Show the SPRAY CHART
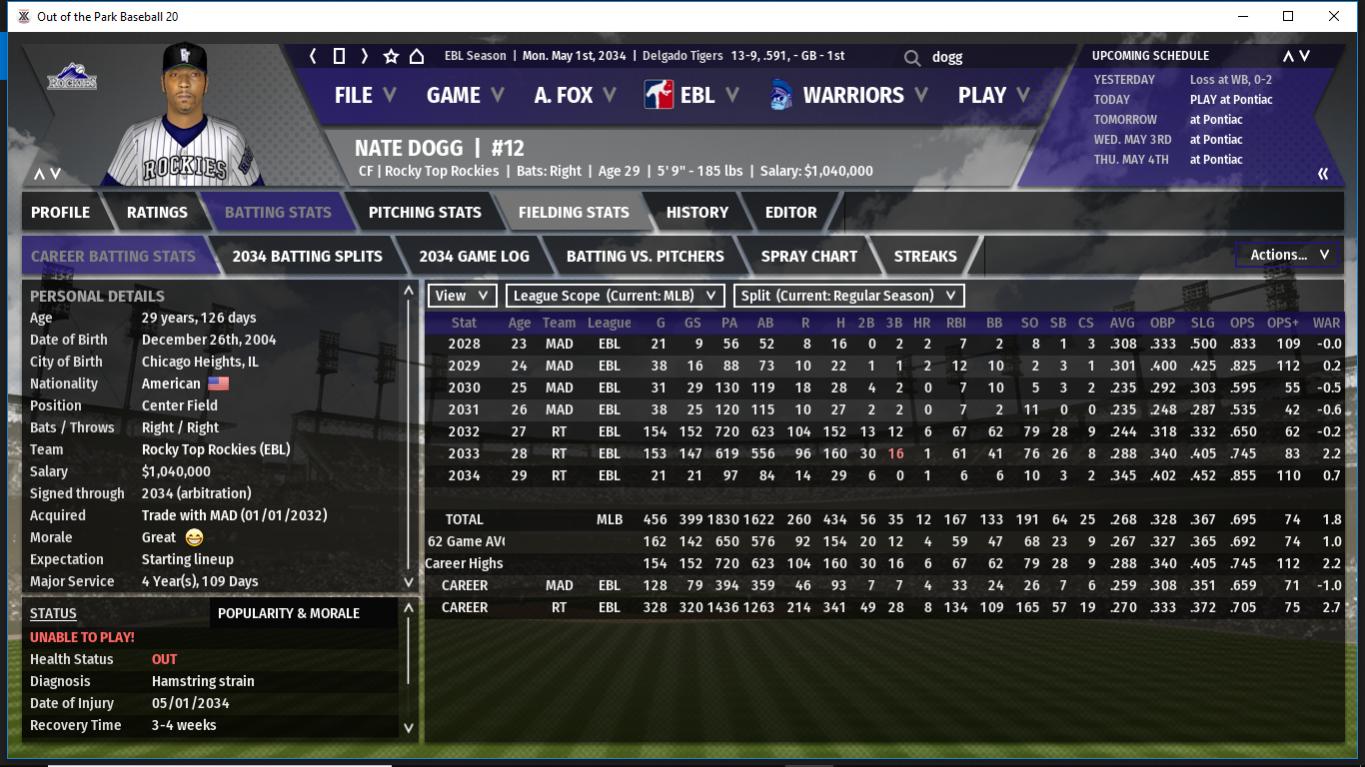1365x767 pixels. point(808,256)
